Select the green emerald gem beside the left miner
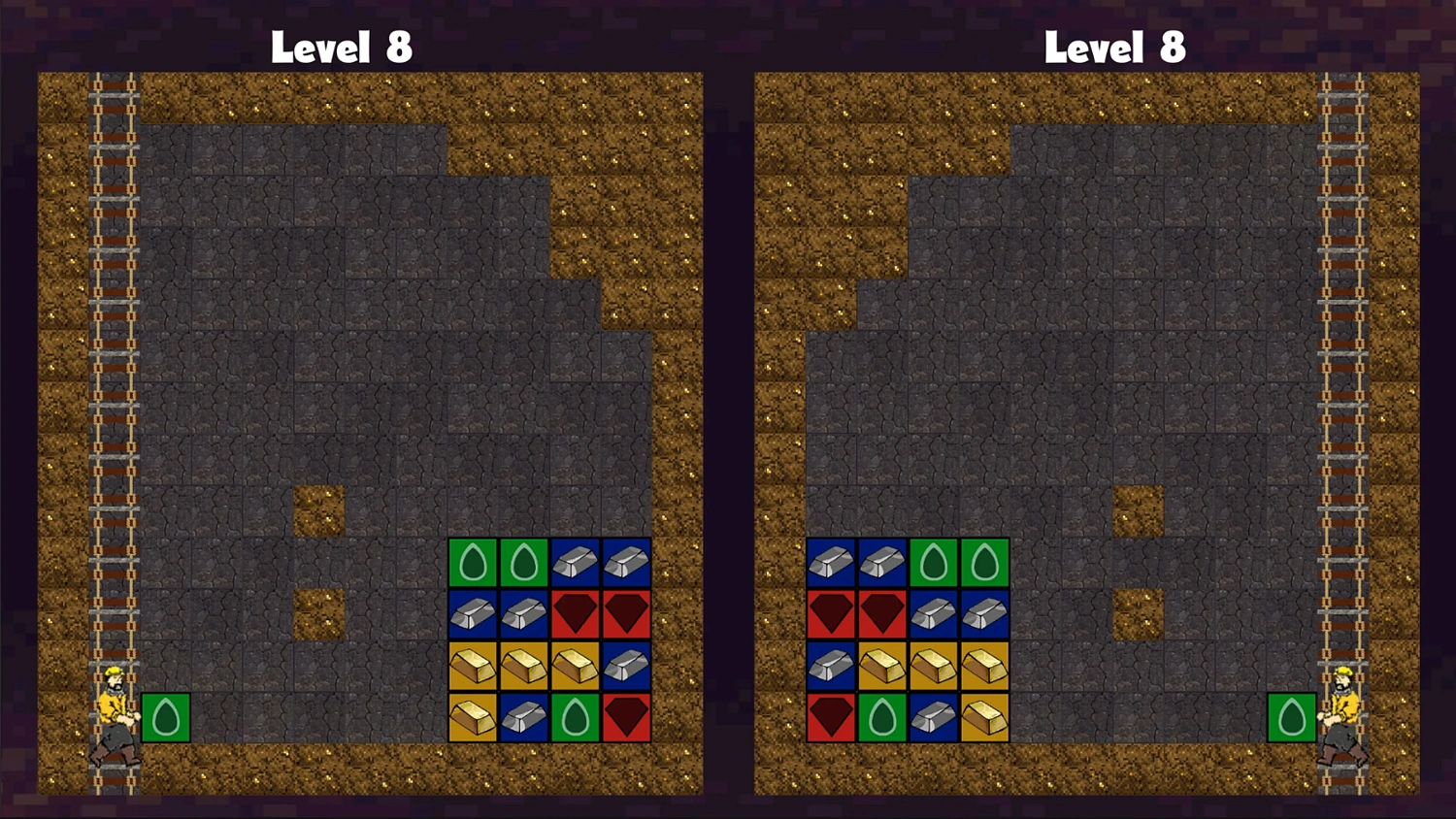This screenshot has height=819, width=1456. [x=167, y=716]
